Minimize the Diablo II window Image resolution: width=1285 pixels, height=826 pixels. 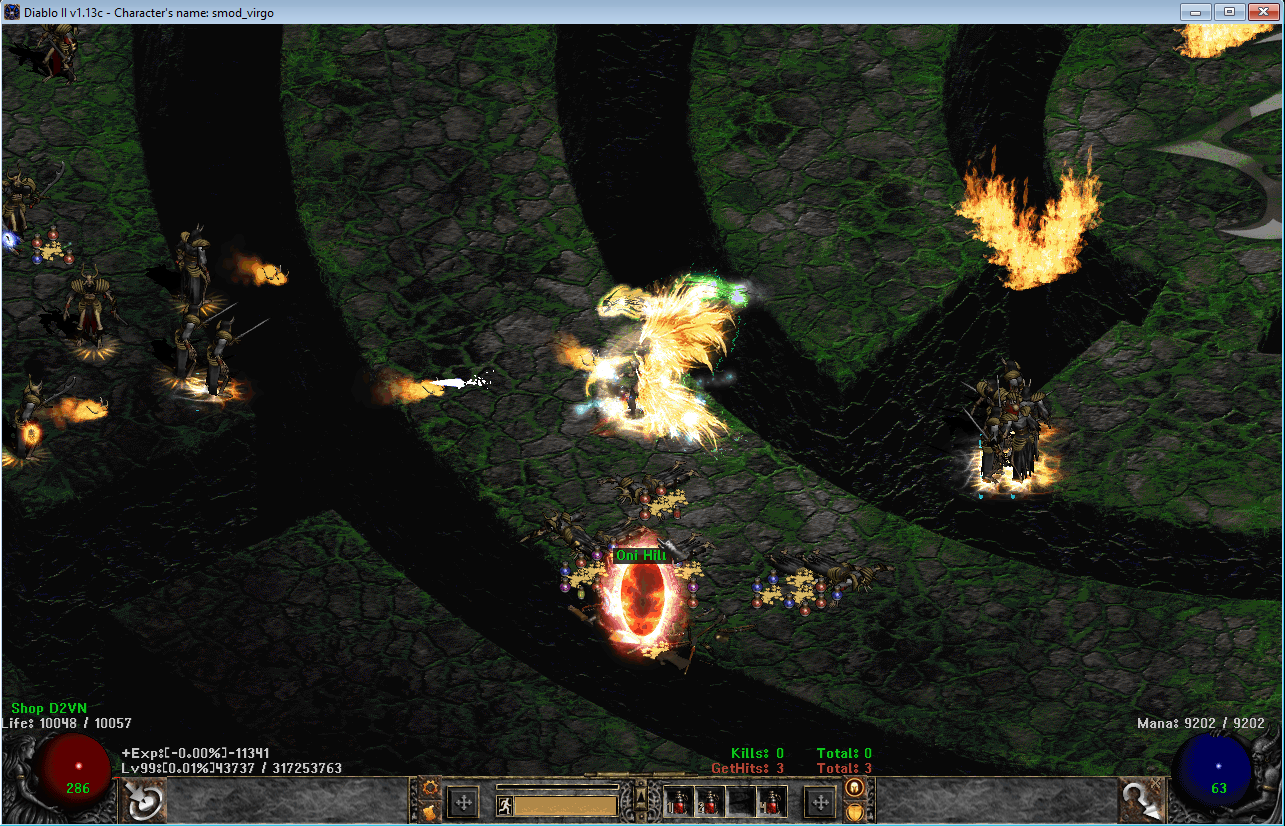pos(1195,12)
